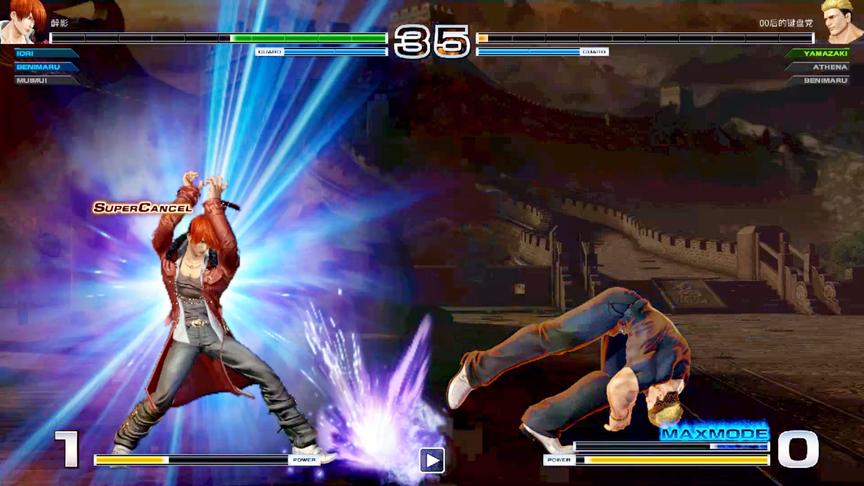Click the play button overlay
The width and height of the screenshot is (864, 486).
(x=432, y=460)
